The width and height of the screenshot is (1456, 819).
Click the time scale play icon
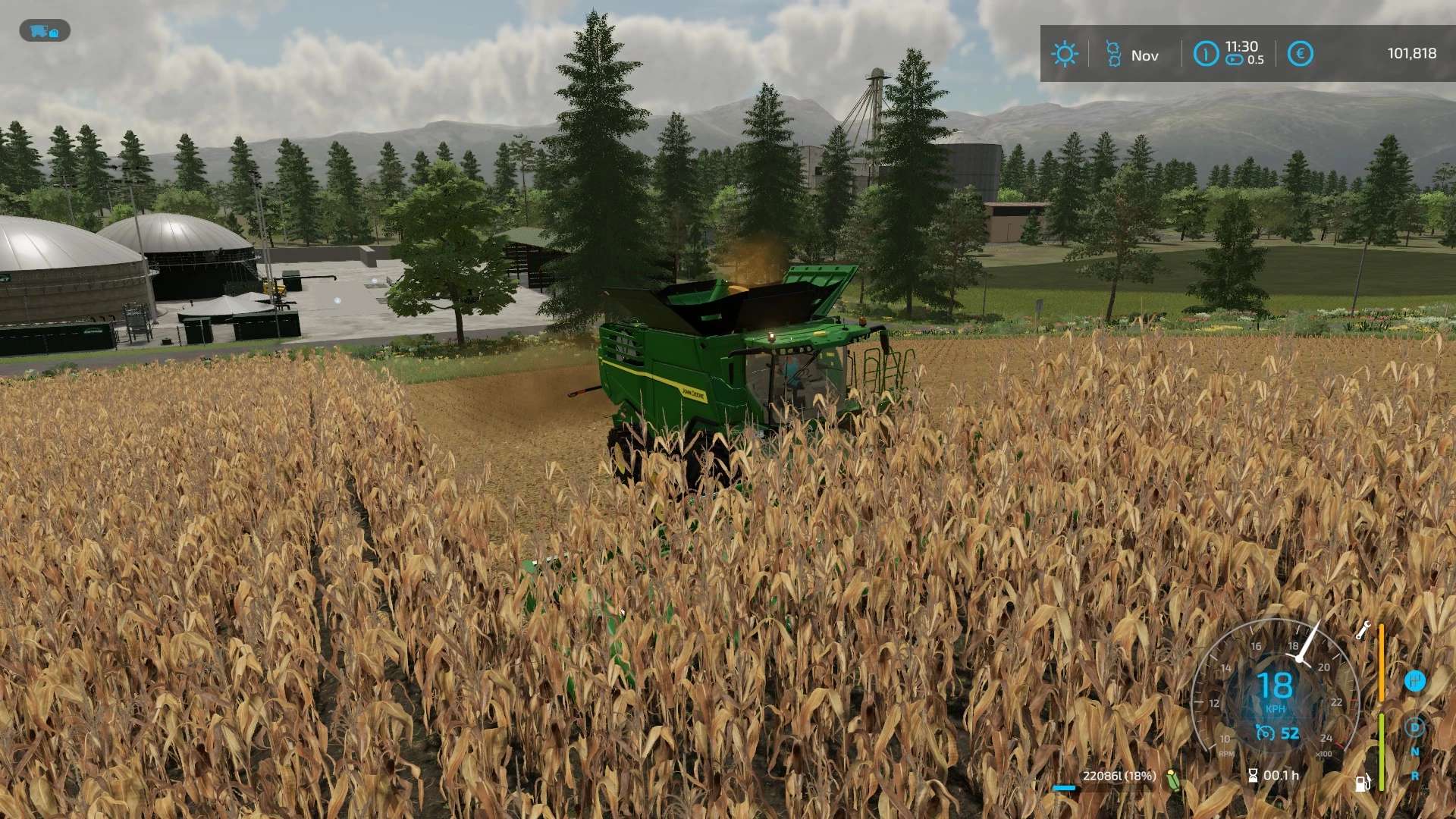click(x=1234, y=60)
